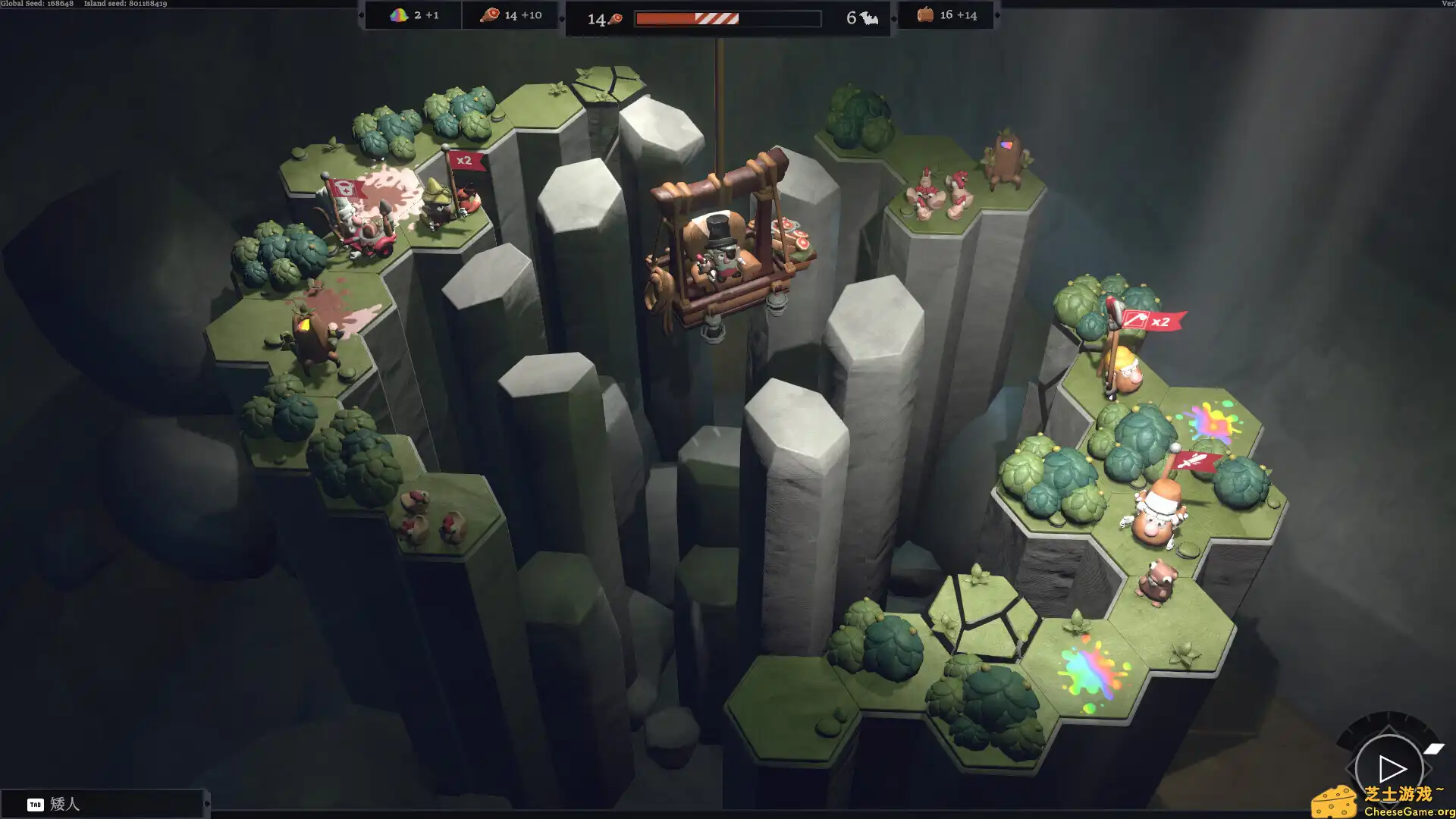The height and width of the screenshot is (819, 1456).
Task: Click the diamond arrow left of the progress bar panel
Action: tap(563, 17)
